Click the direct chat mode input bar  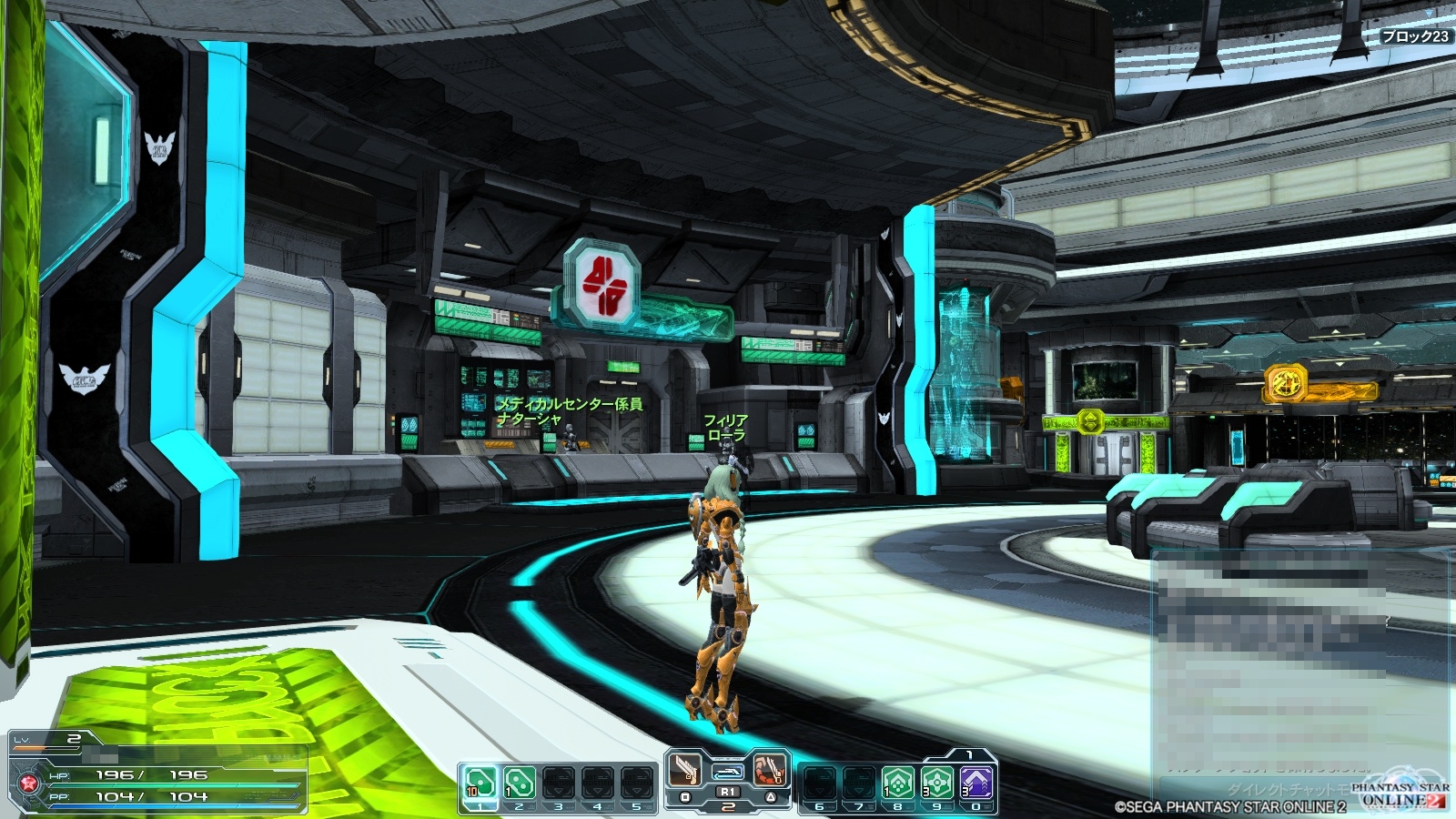pos(1274,789)
